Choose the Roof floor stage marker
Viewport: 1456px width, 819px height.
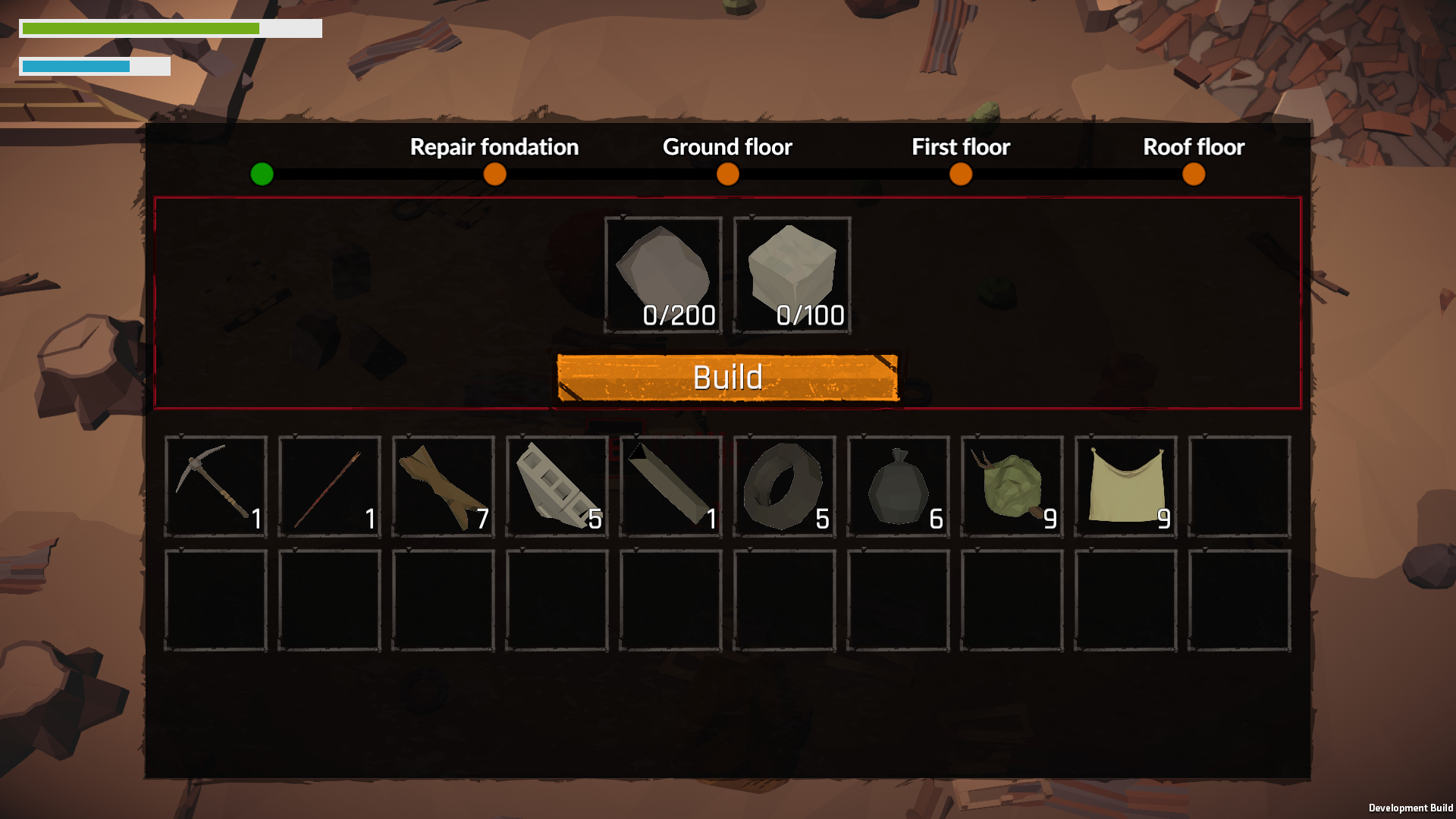pos(1193,174)
